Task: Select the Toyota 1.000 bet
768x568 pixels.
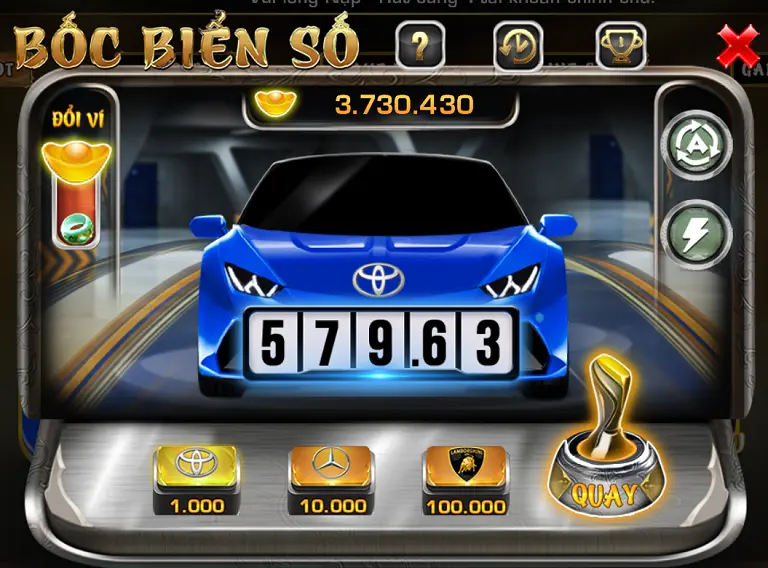Action: click(196, 473)
